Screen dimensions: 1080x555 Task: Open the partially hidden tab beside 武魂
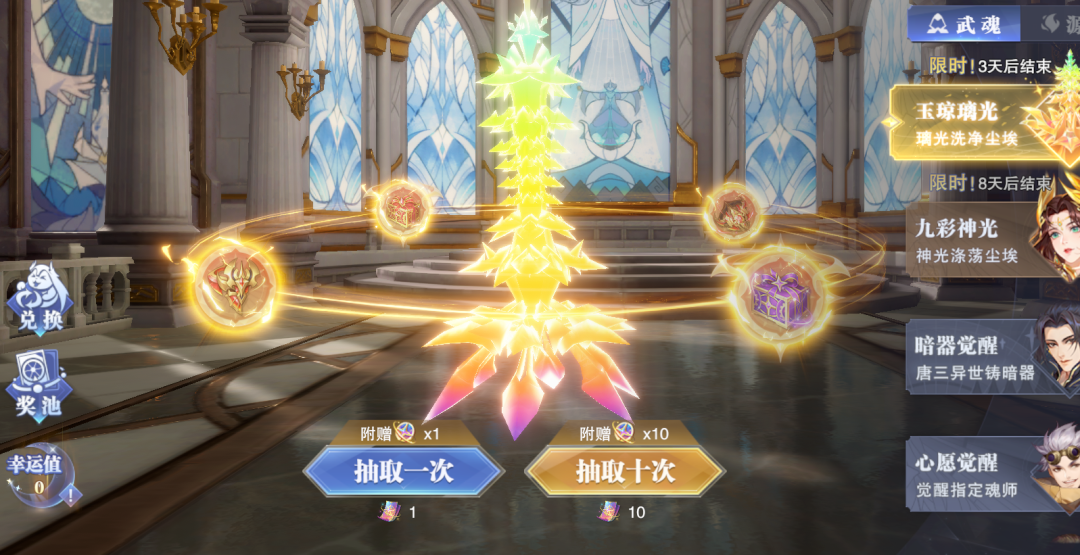(1055, 24)
